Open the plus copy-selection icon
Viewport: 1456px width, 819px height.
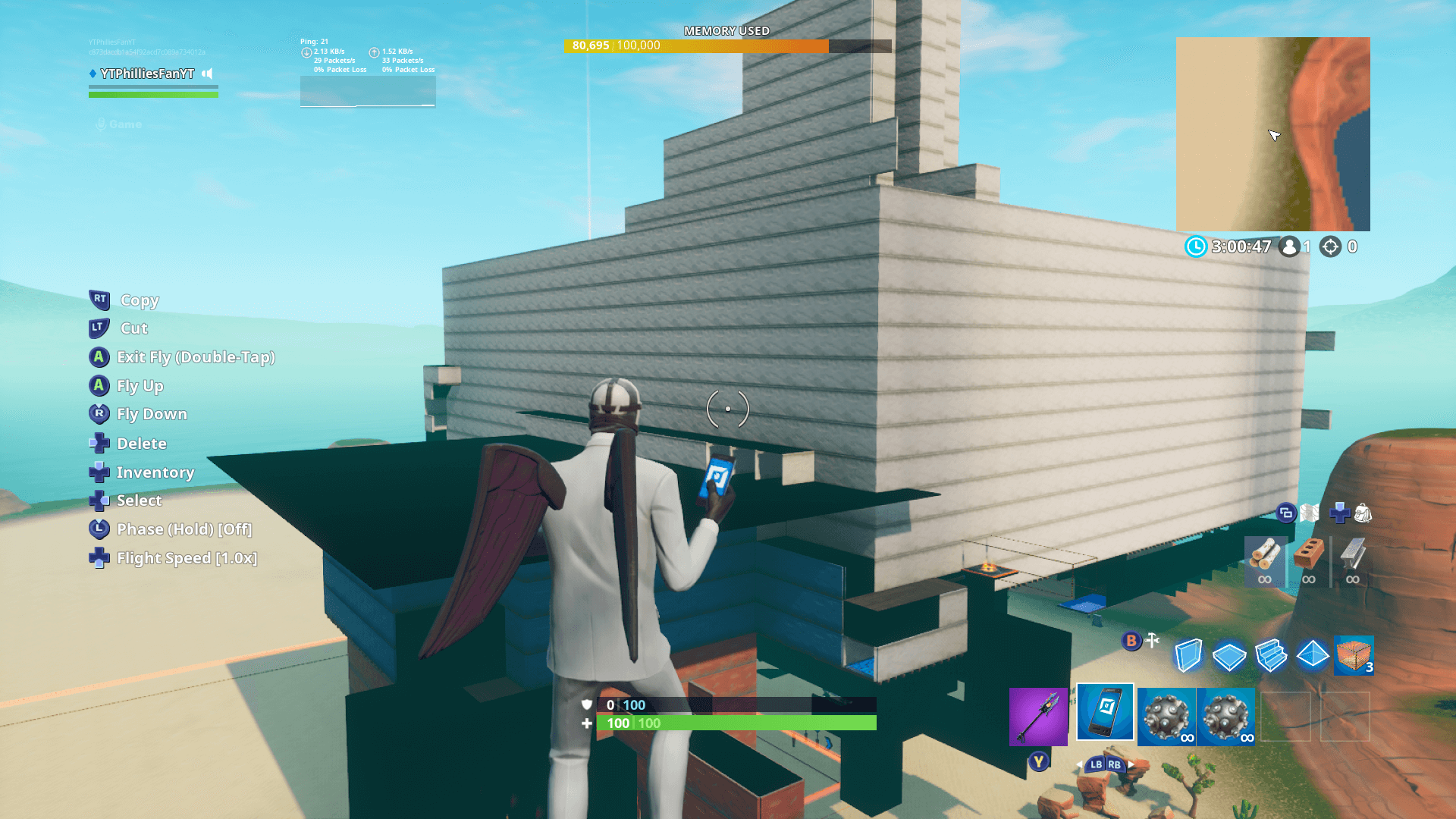pyautogui.click(x=1341, y=513)
